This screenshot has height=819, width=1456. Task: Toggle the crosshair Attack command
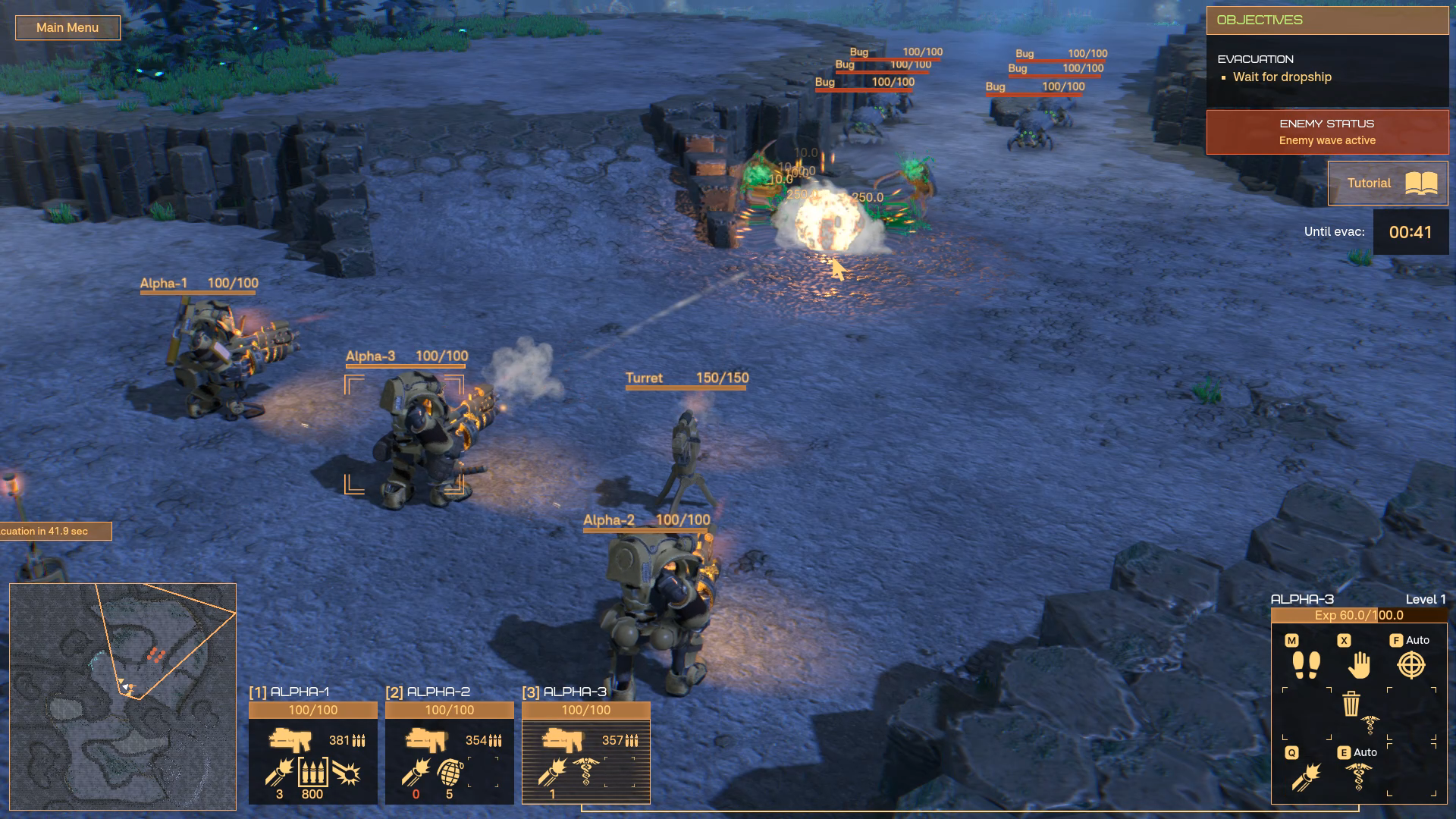coord(1410,665)
